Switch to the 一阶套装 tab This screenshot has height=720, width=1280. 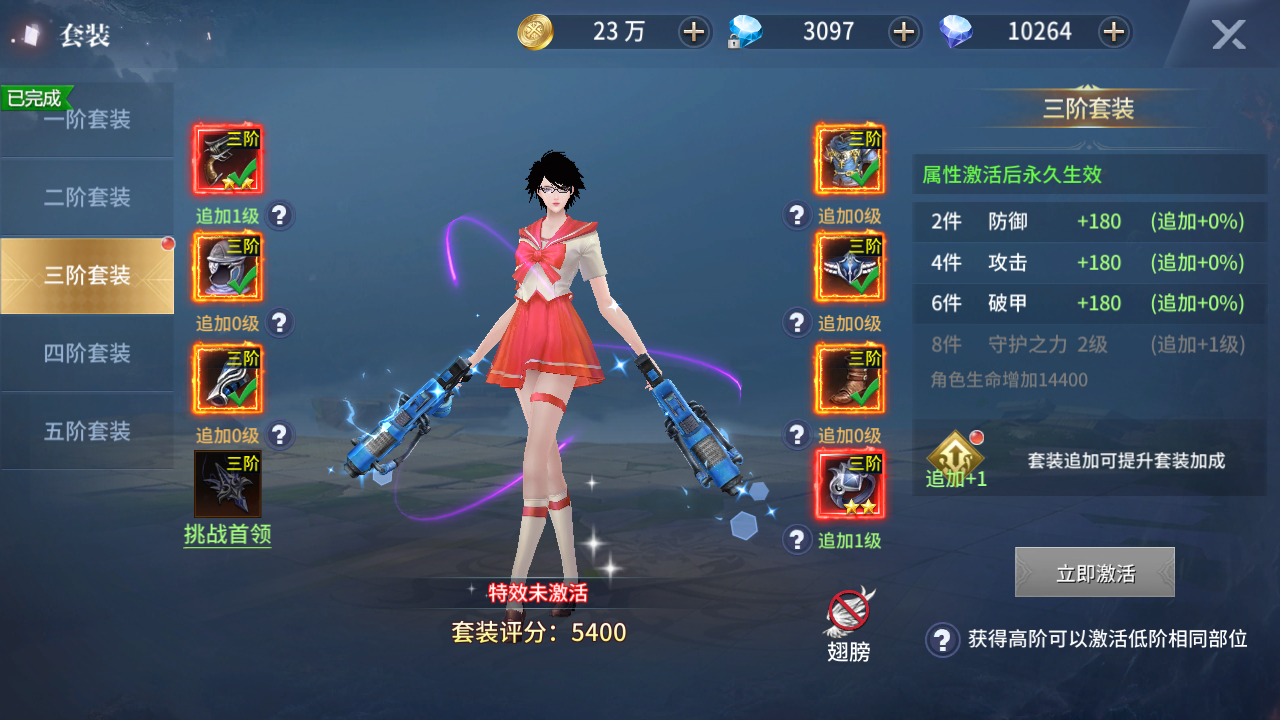click(87, 120)
